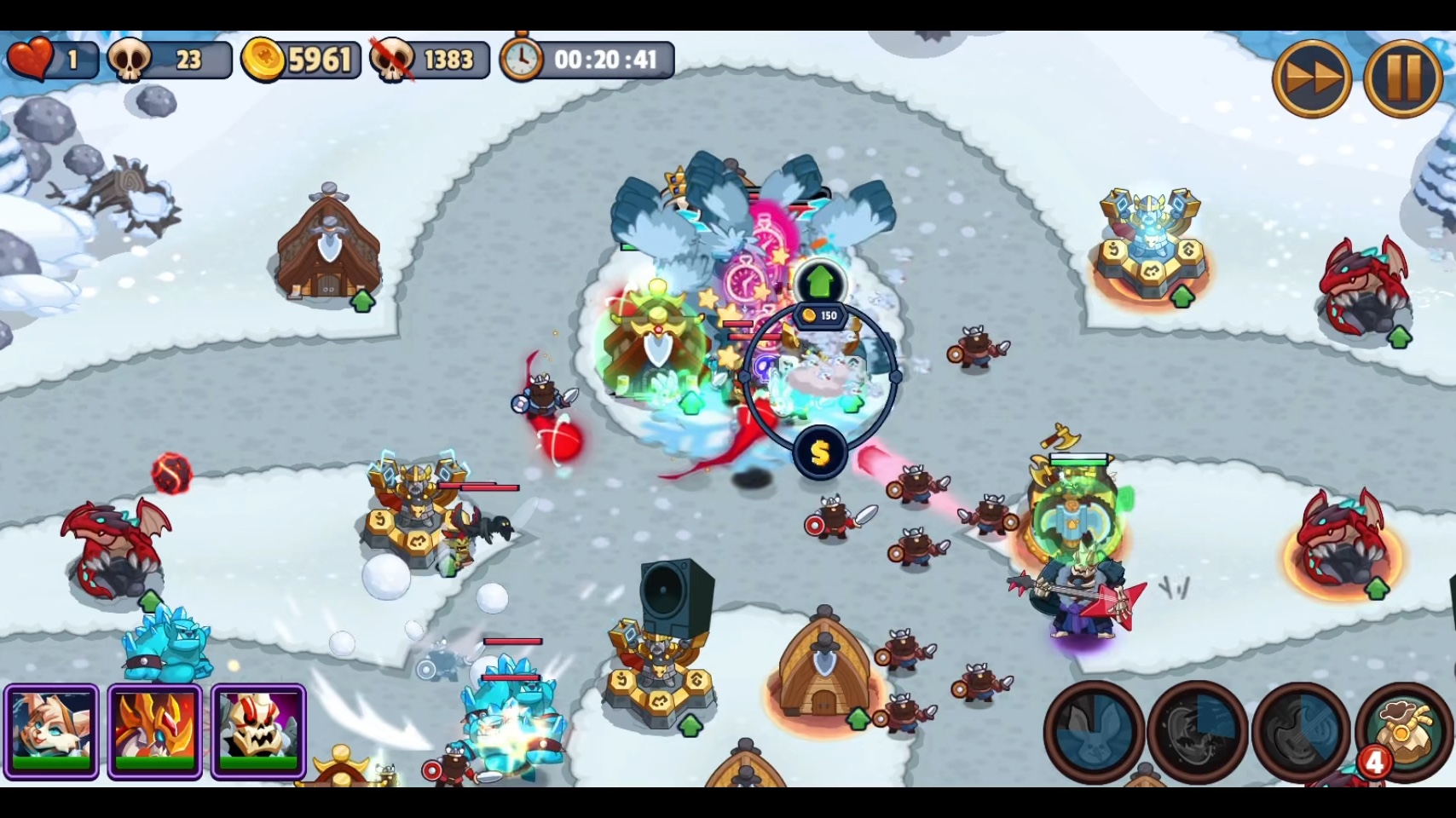Use the dark vortex ability

click(1197, 732)
